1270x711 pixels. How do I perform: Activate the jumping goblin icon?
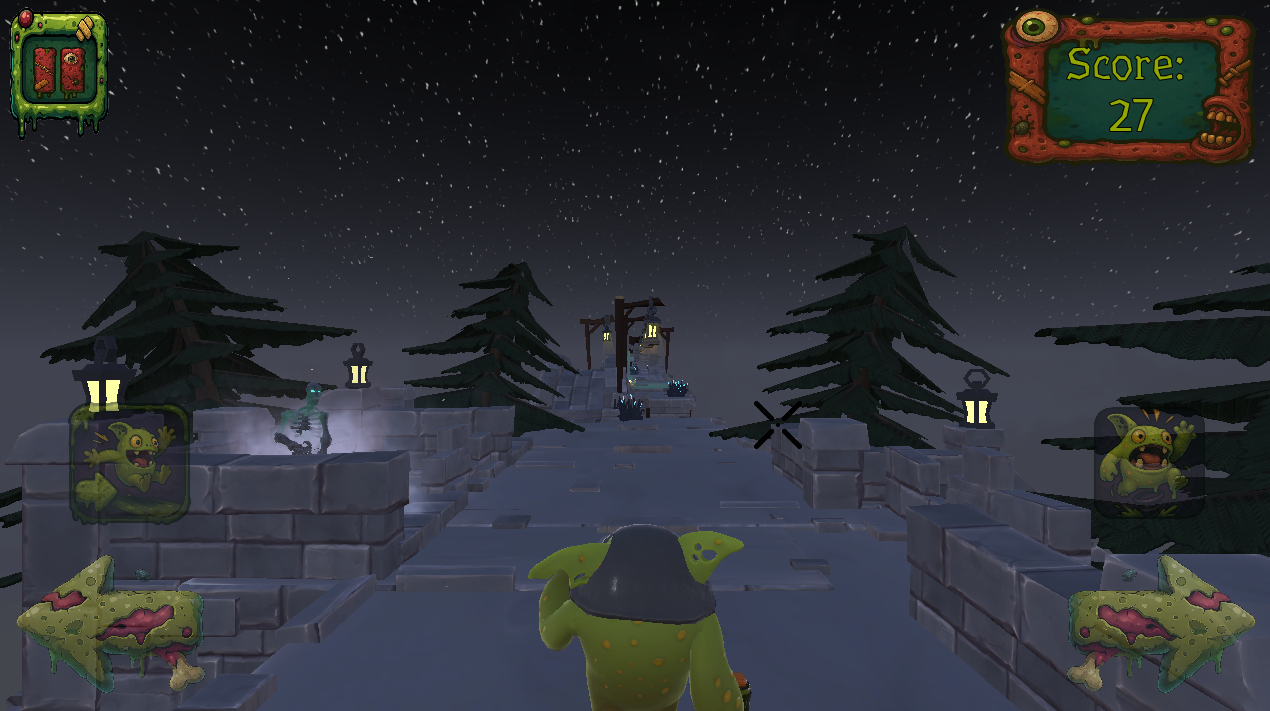(1148, 462)
